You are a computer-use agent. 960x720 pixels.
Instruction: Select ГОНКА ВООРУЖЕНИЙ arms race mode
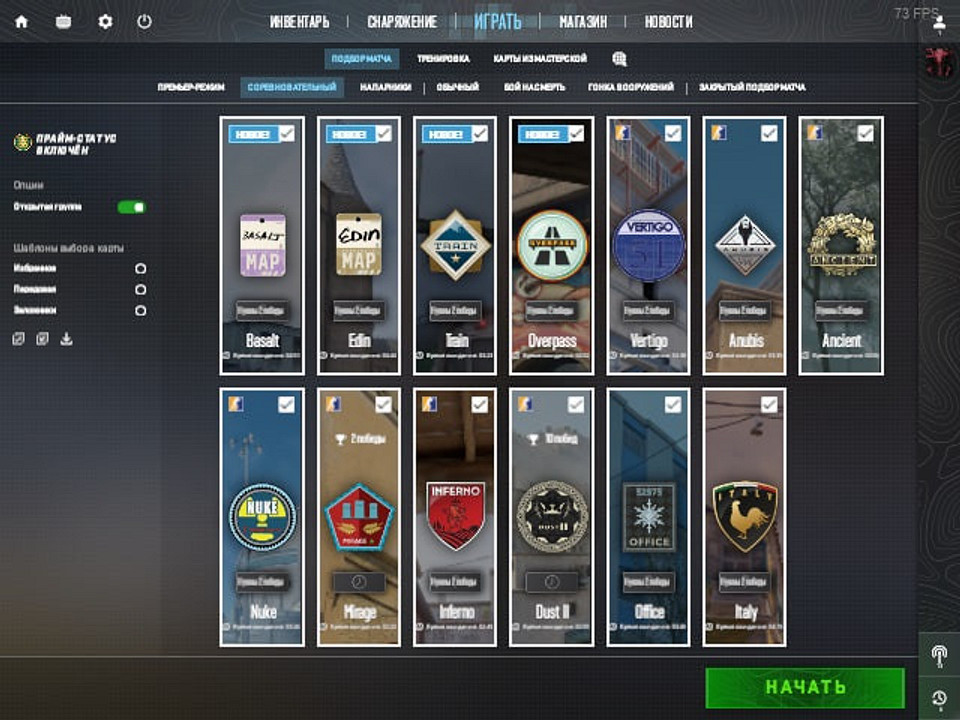coord(631,87)
